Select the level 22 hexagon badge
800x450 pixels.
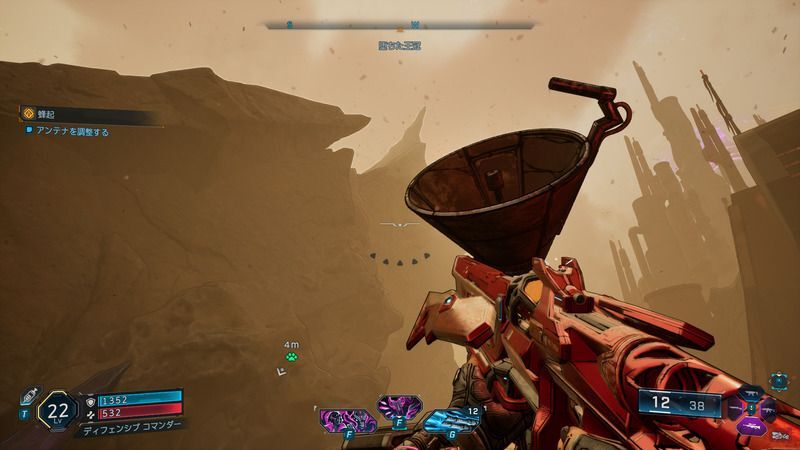57,410
